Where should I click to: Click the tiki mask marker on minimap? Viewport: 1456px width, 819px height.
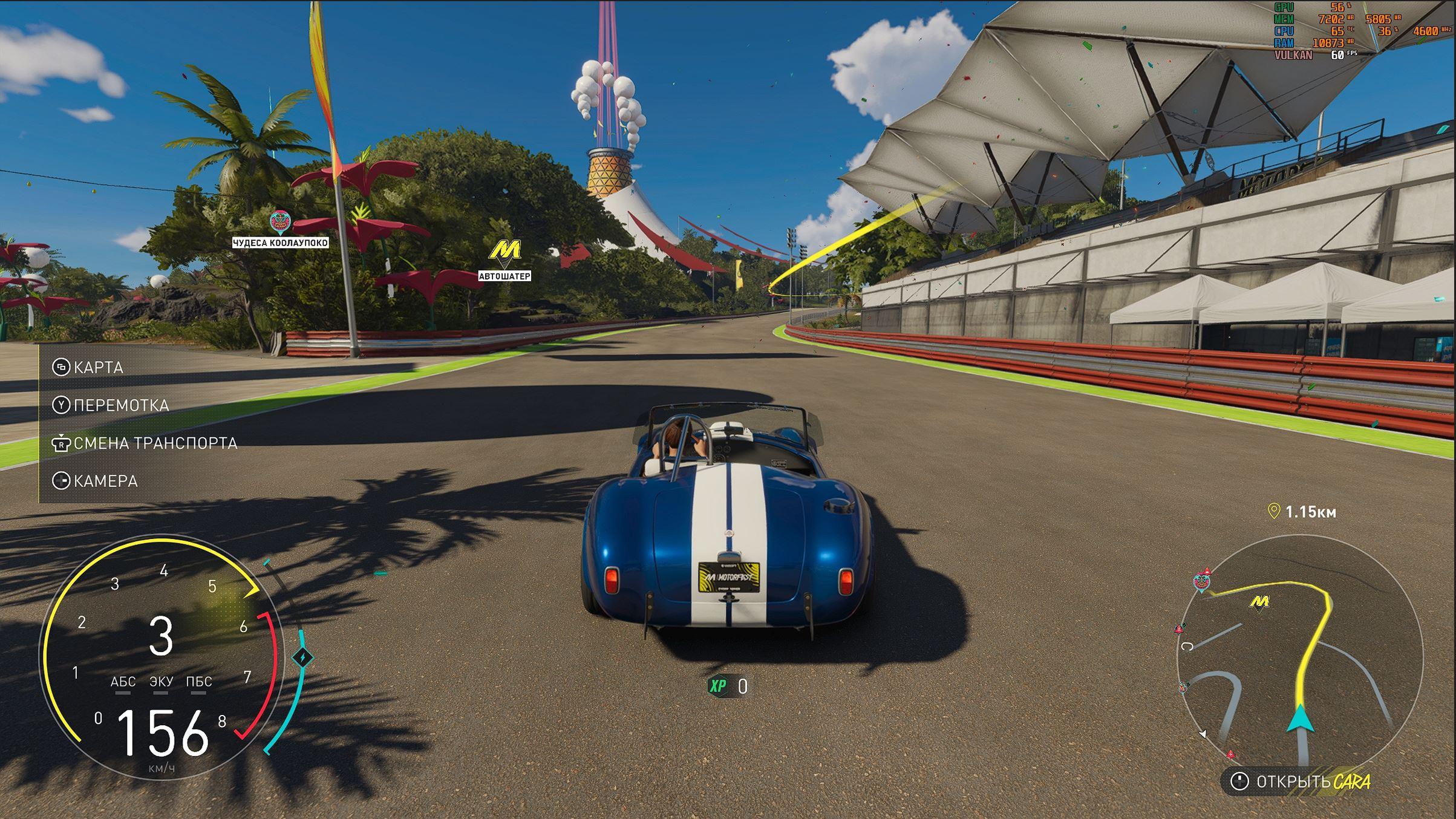pos(1201,582)
